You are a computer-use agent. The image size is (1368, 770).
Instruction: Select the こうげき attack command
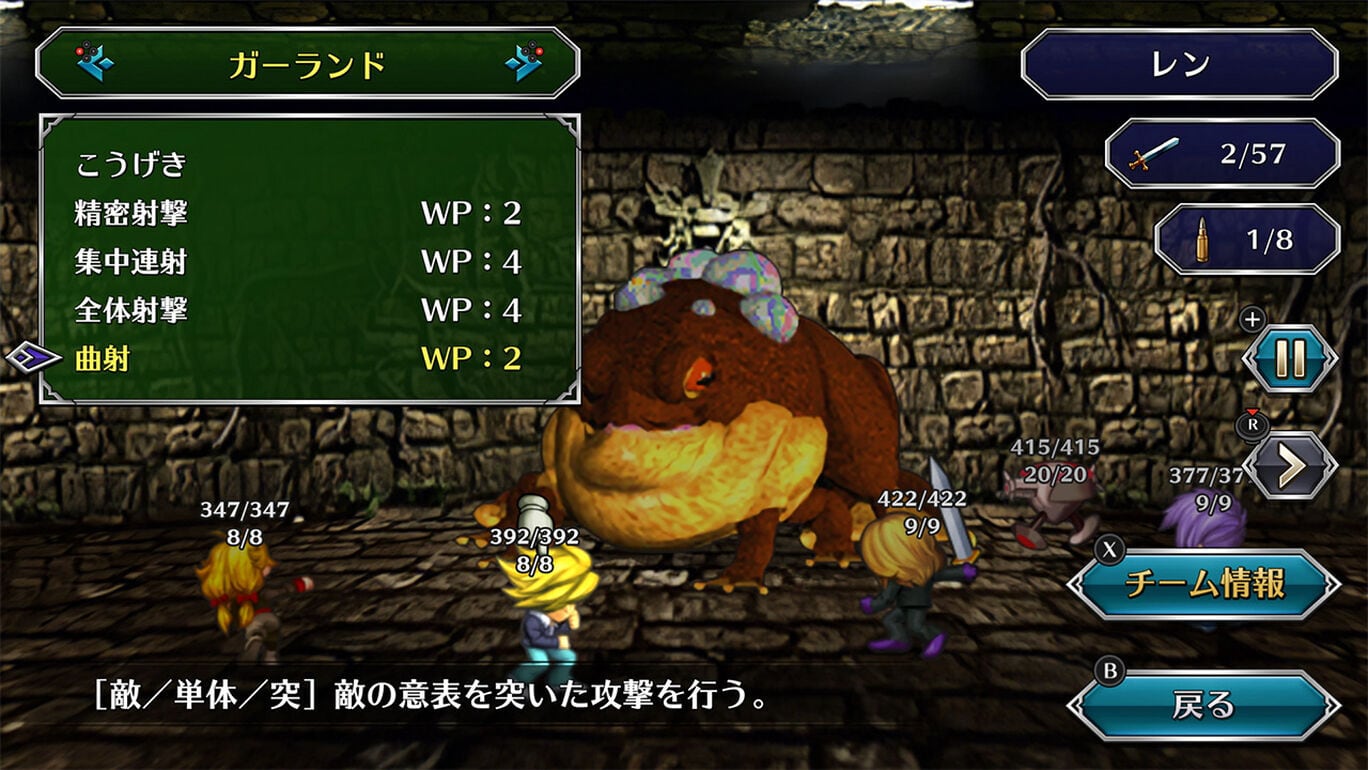(x=131, y=164)
